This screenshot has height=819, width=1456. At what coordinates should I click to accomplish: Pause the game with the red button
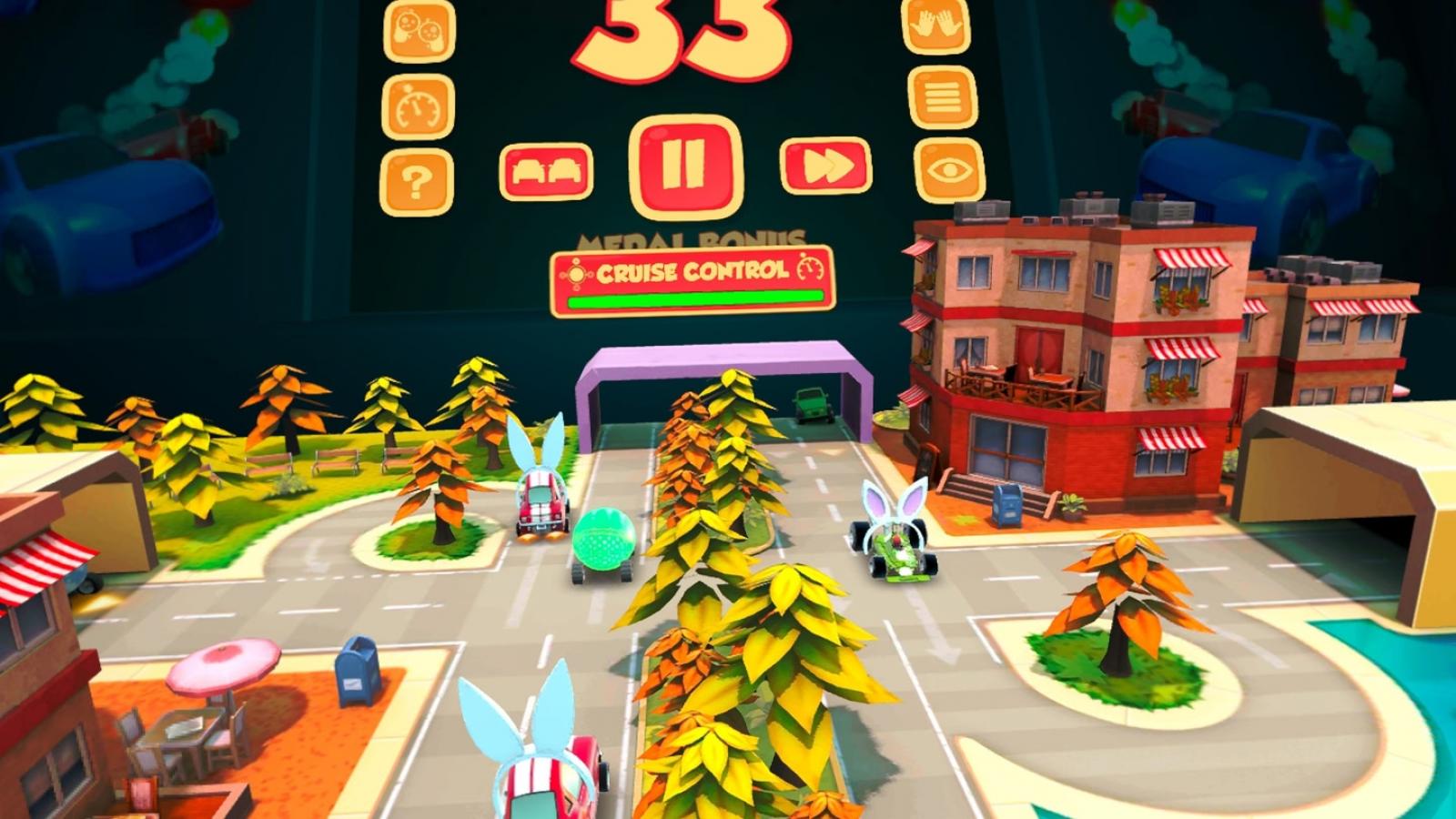pos(684,166)
